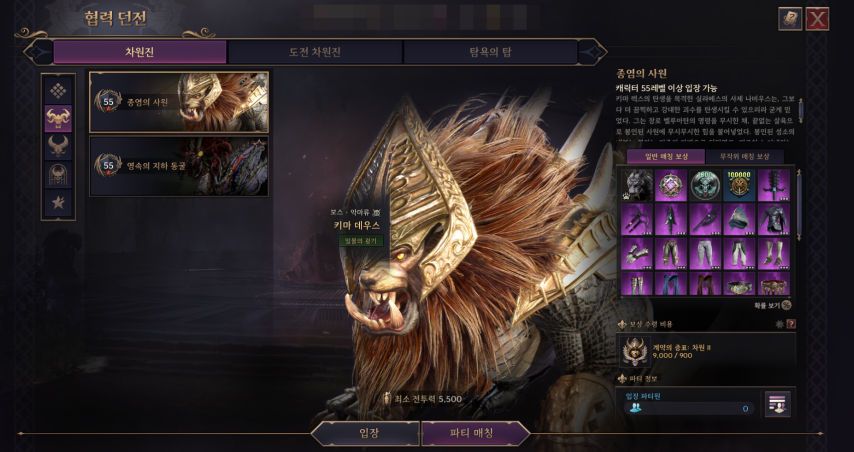
Task: Start 파티 매칭 party matchmaking
Action: pyautogui.click(x=475, y=433)
